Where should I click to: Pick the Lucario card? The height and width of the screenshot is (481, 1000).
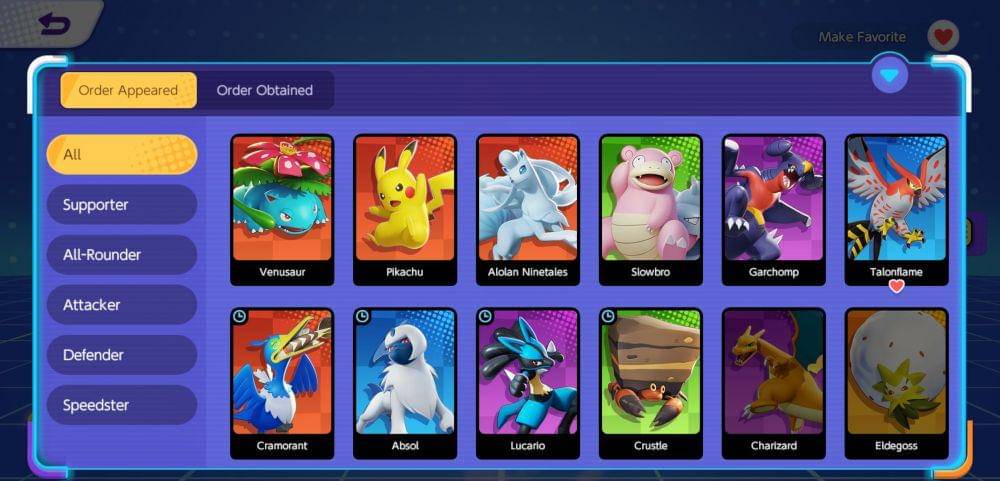coord(528,383)
